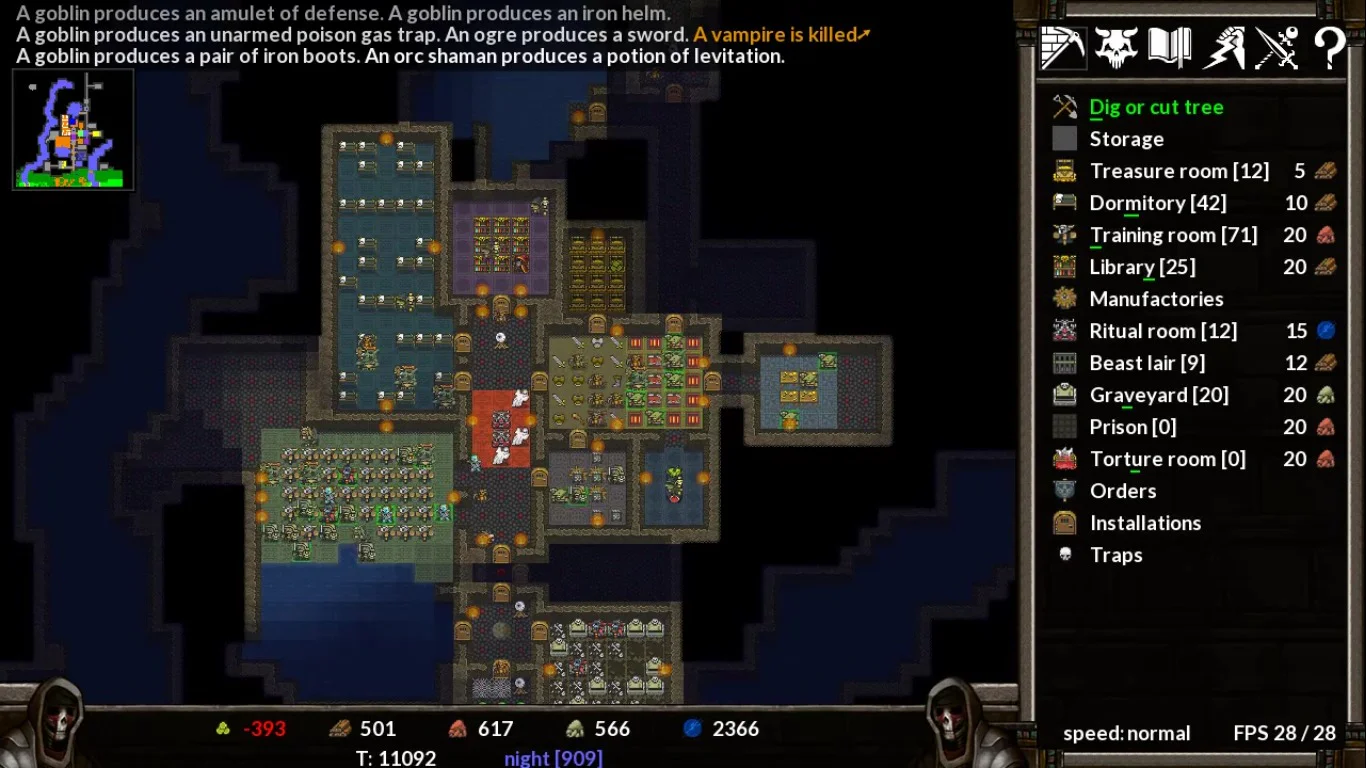Open the Traps submenu
The width and height of the screenshot is (1366, 768).
[x=1115, y=555]
